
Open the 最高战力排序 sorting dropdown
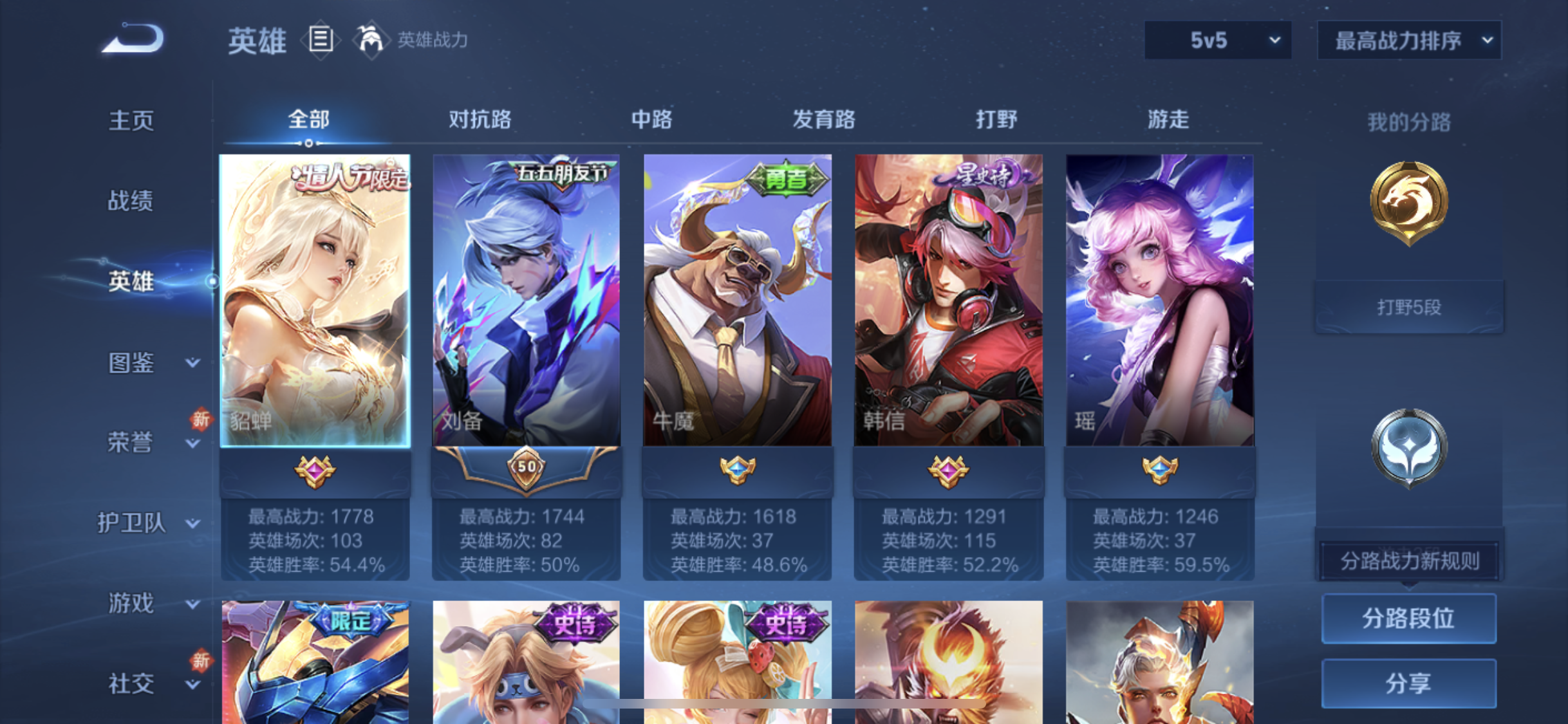1409,41
